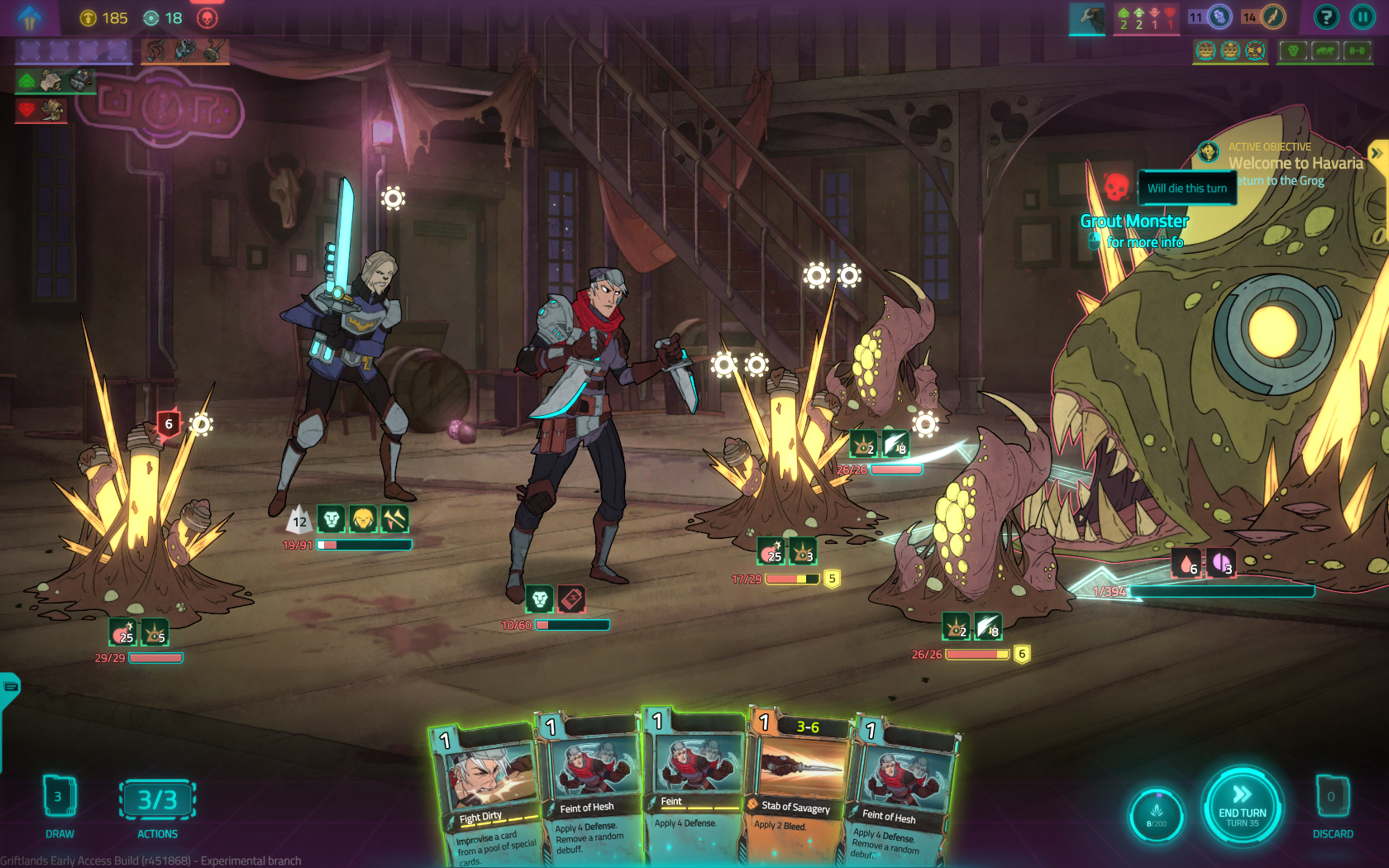Show the character portrait in top bar
Image resolution: width=1389 pixels, height=868 pixels.
1086,18
